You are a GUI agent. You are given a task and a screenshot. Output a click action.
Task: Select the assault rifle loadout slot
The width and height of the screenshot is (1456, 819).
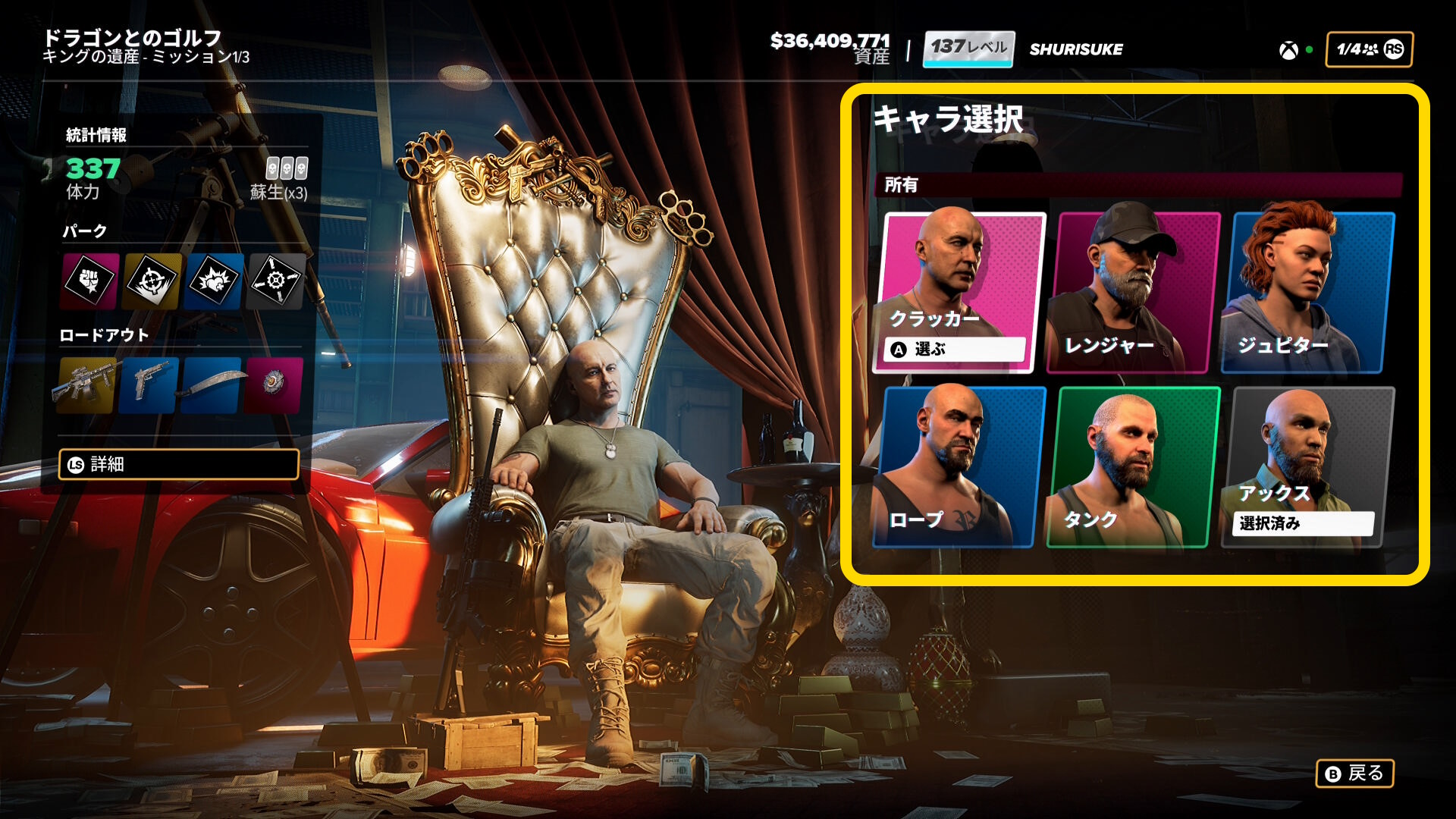86,384
